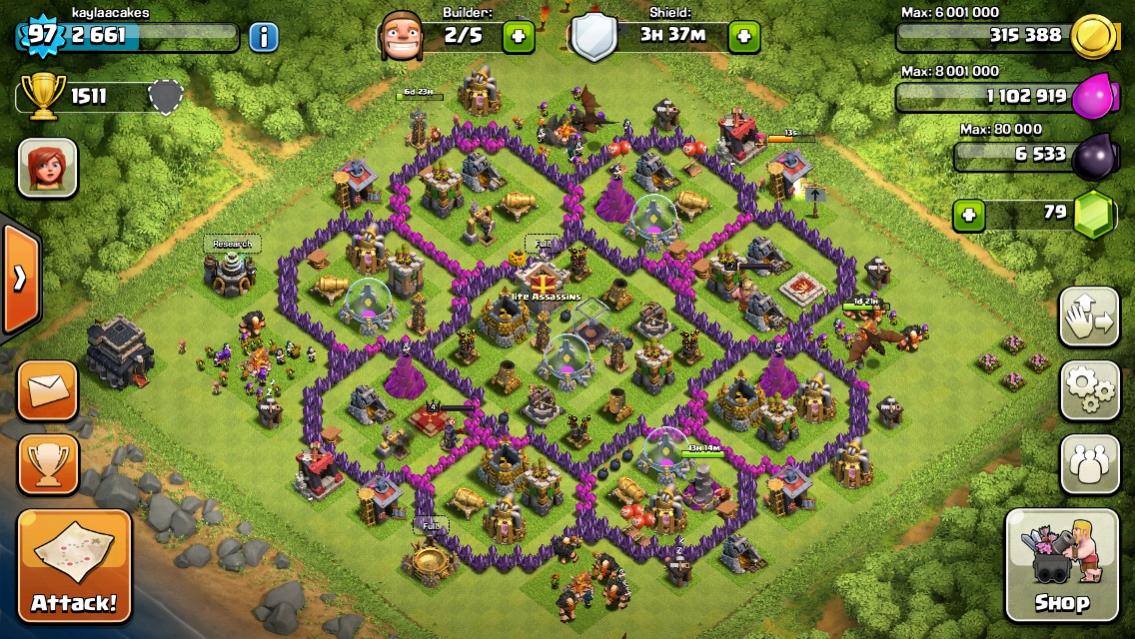
Task: Buy more shield time with green plus
Action: coord(744,37)
